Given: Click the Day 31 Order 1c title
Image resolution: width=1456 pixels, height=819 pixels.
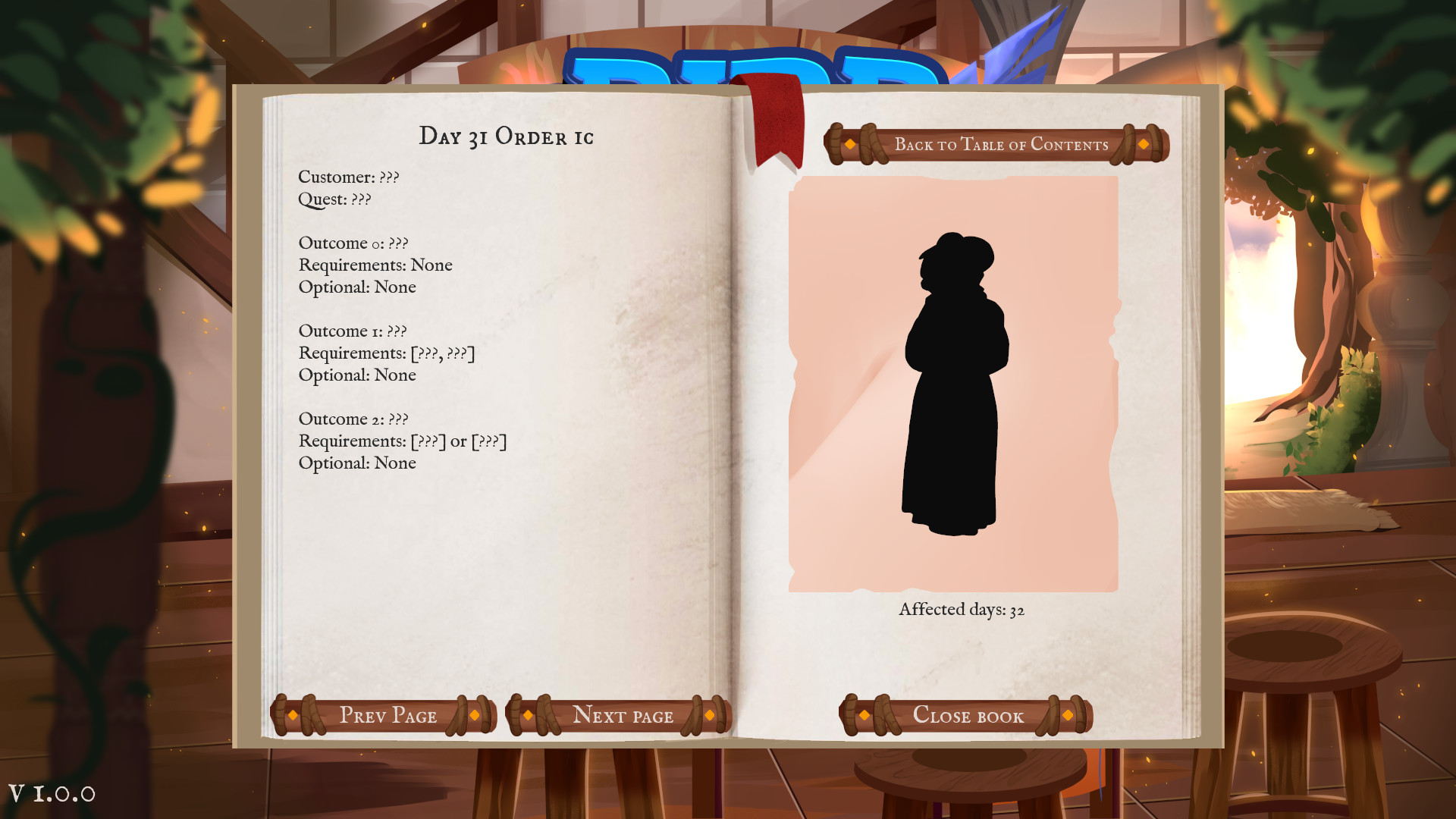Looking at the screenshot, I should tap(507, 136).
